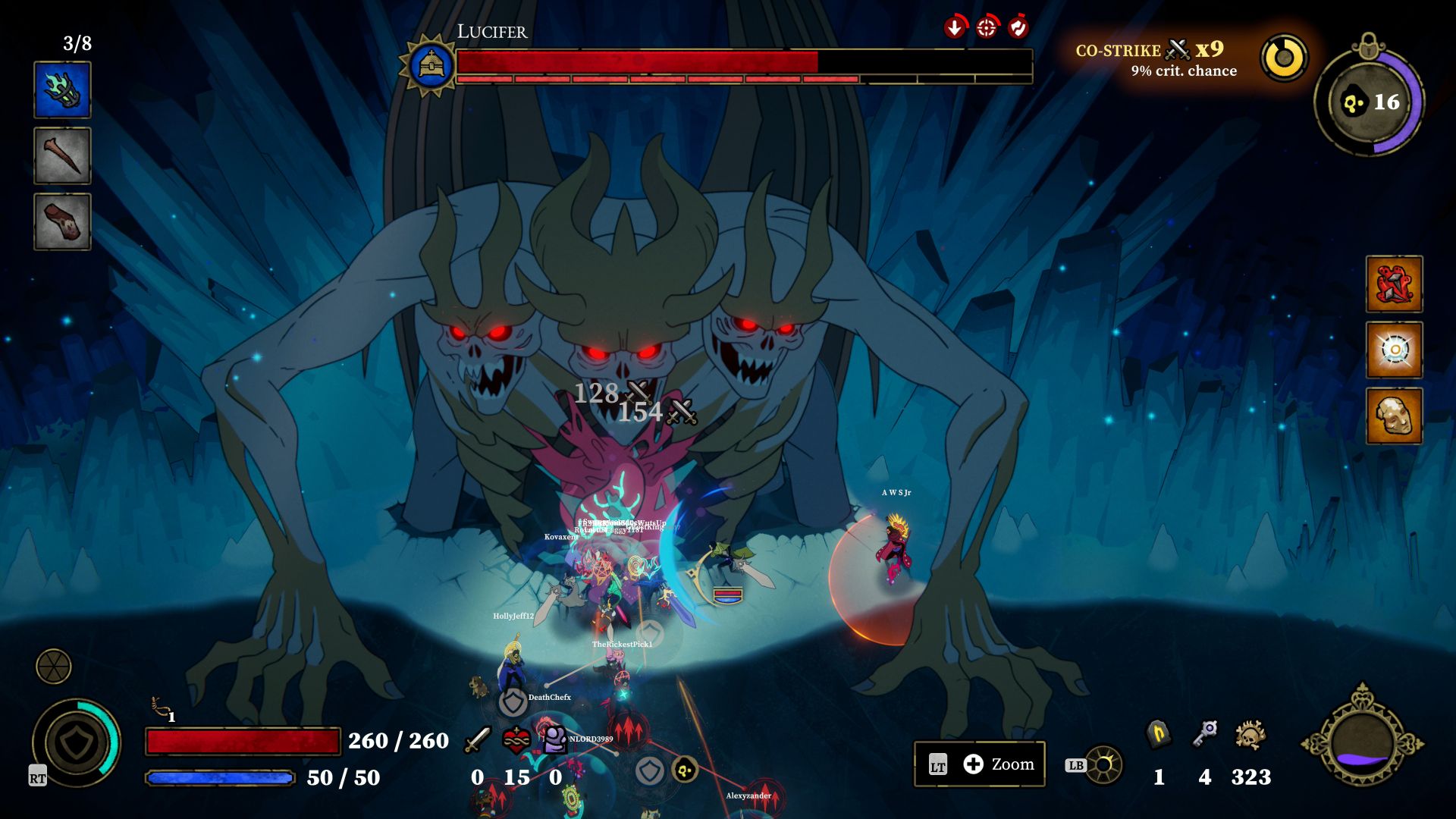The width and height of the screenshot is (1456, 819).
Task: Click the rope charm item icon
Action: click(160, 707)
